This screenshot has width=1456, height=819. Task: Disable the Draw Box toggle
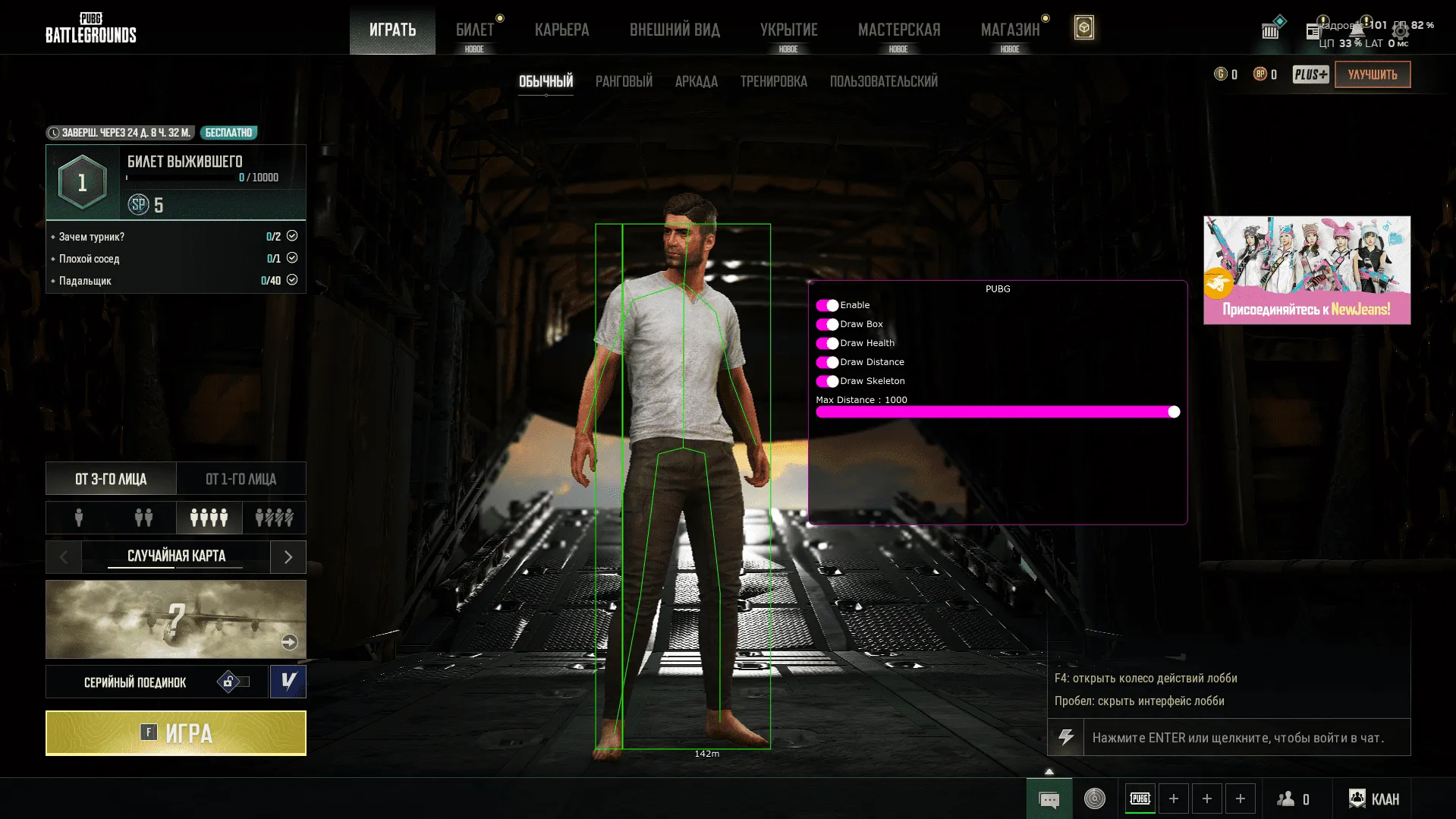(x=827, y=324)
